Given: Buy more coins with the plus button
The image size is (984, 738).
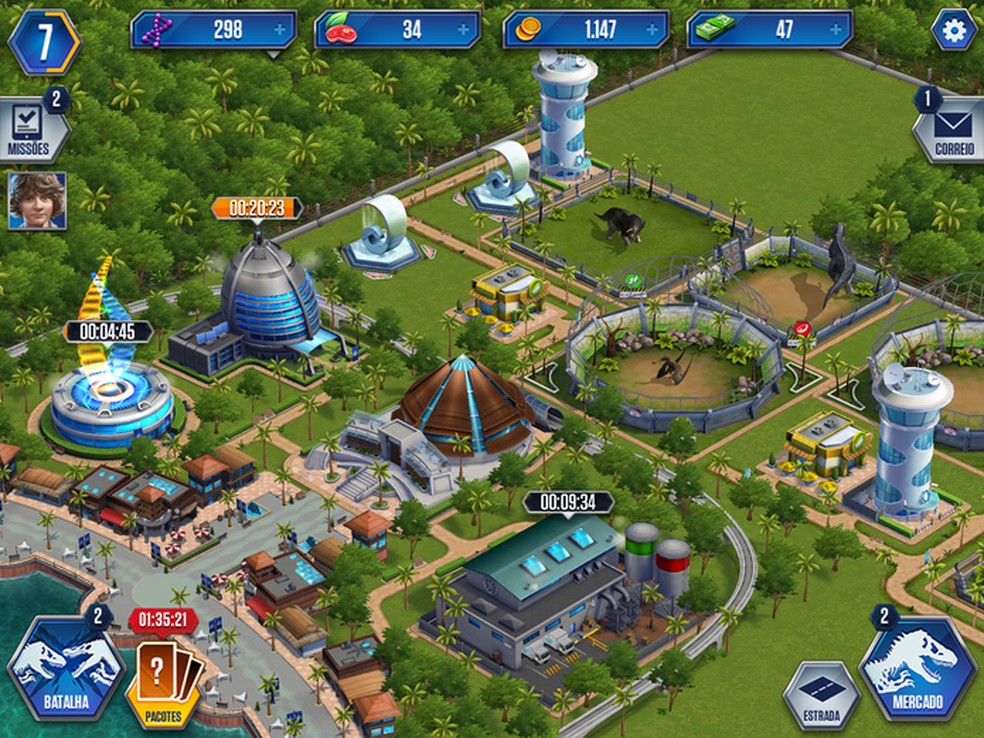Looking at the screenshot, I should tap(652, 30).
